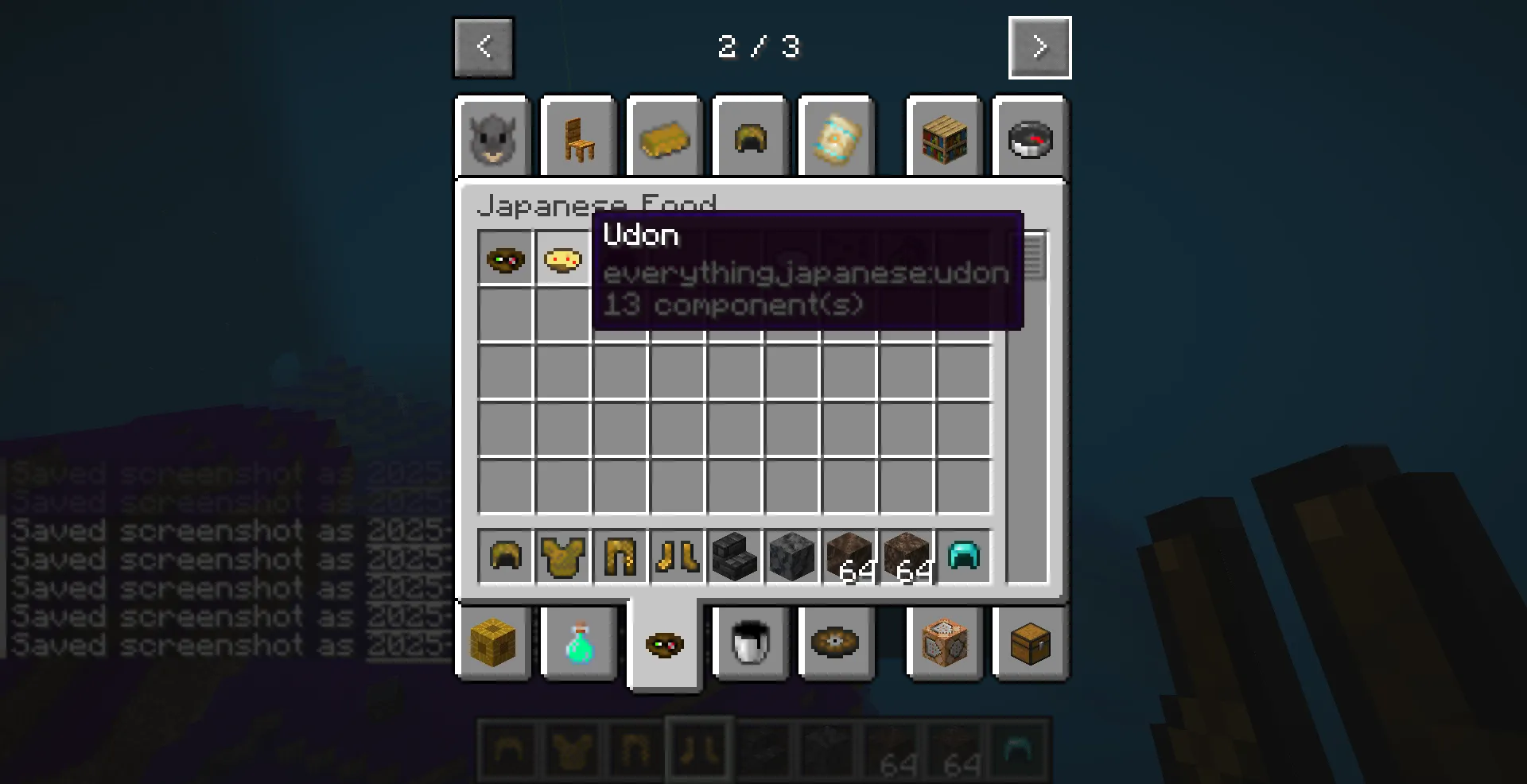The width and height of the screenshot is (1527, 784).
Task: Click the dirt stack of 64
Action: (x=849, y=557)
